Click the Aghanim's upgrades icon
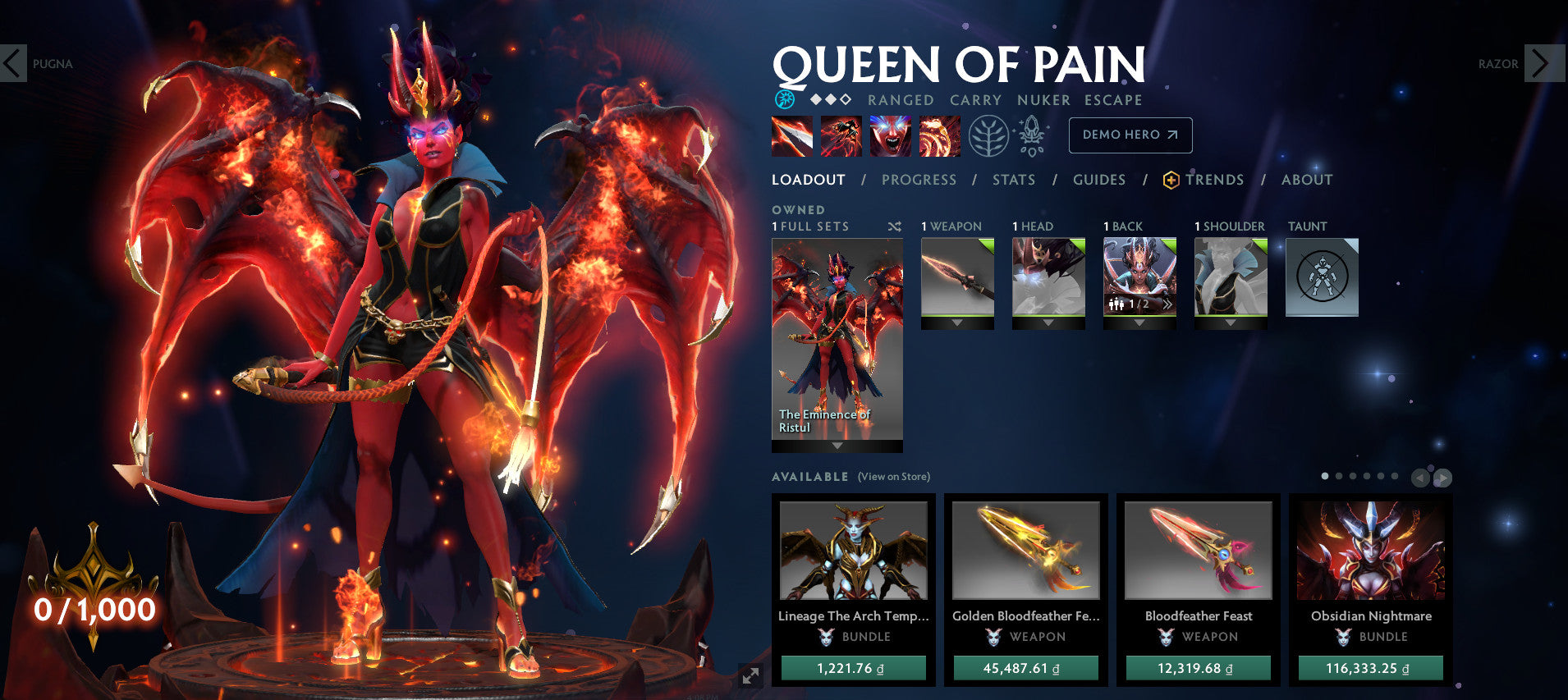 (1033, 136)
